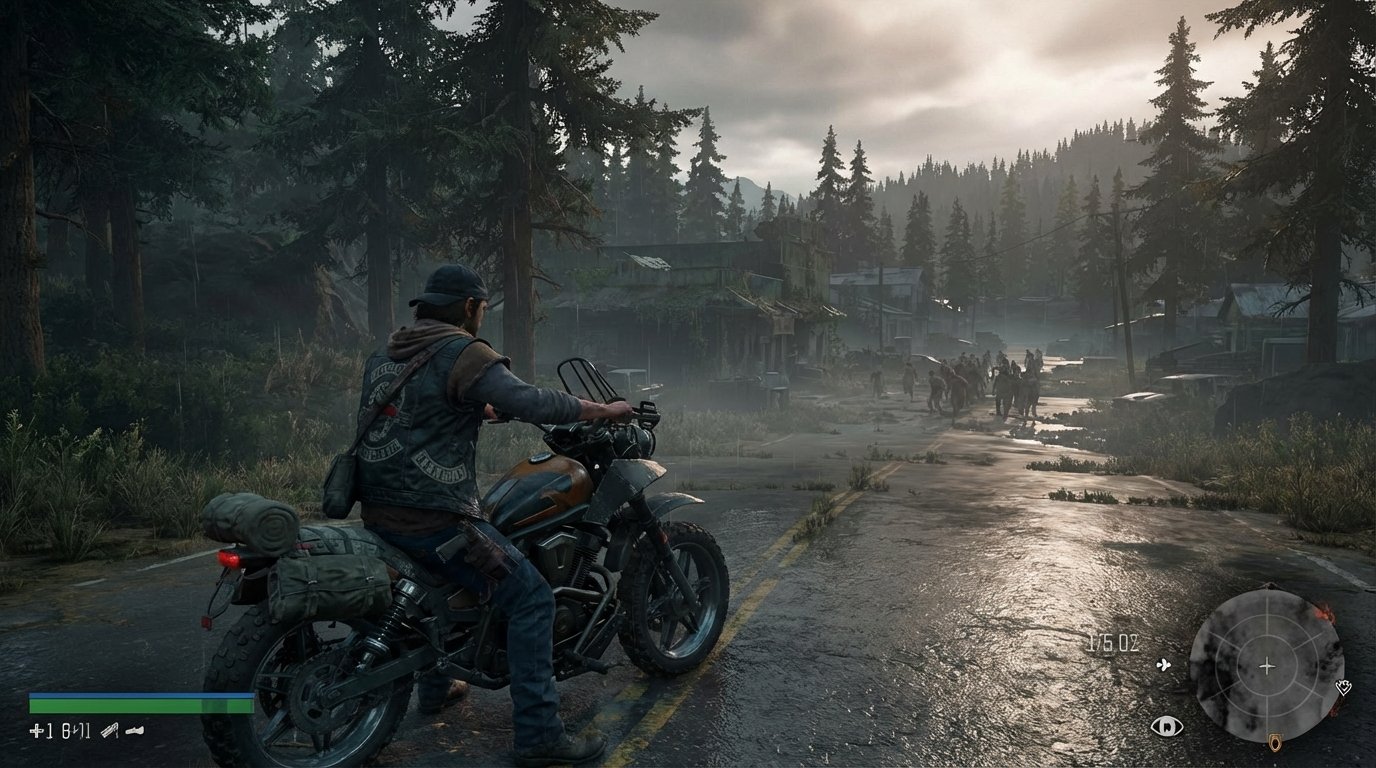
Task: Click the fire marker at the minimap's top edge
Action: coord(1324,612)
